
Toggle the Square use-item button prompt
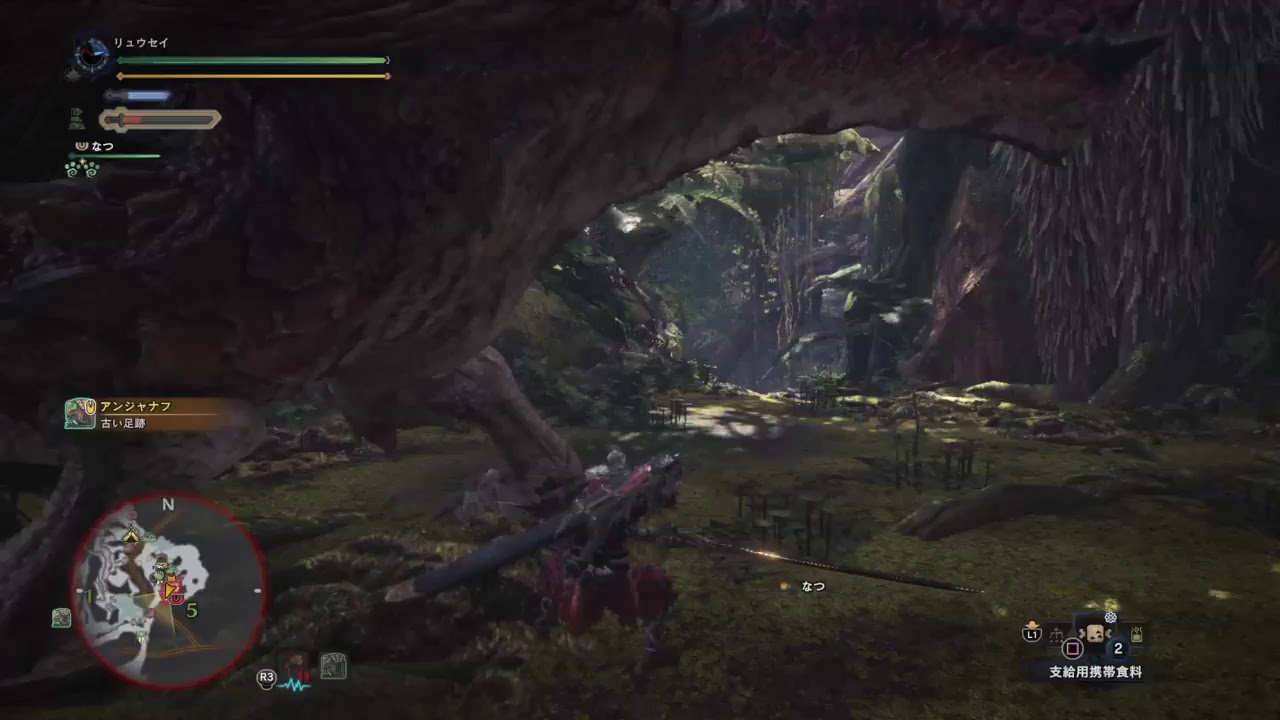(x=1071, y=648)
